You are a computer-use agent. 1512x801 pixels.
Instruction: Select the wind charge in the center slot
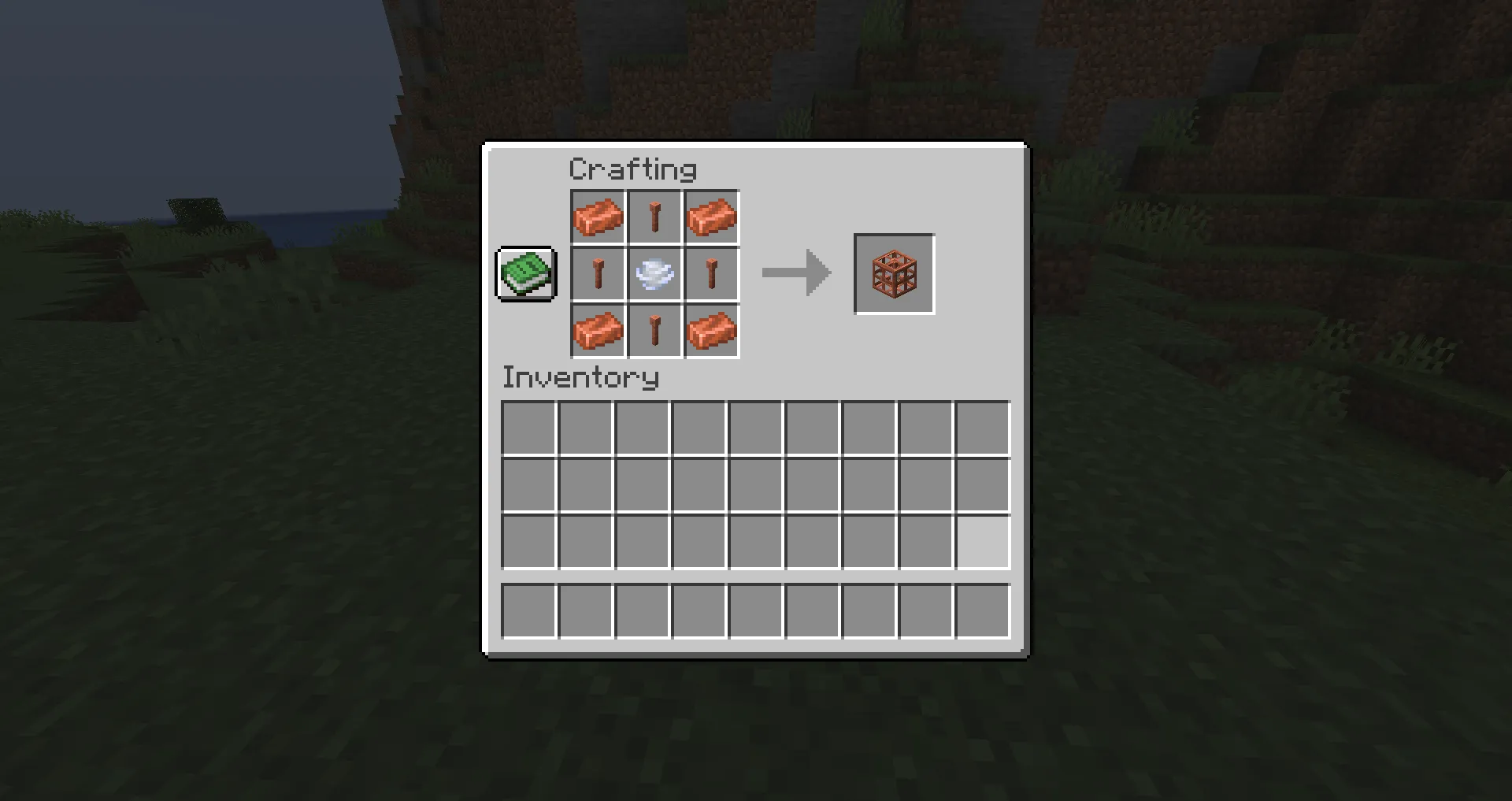click(654, 273)
